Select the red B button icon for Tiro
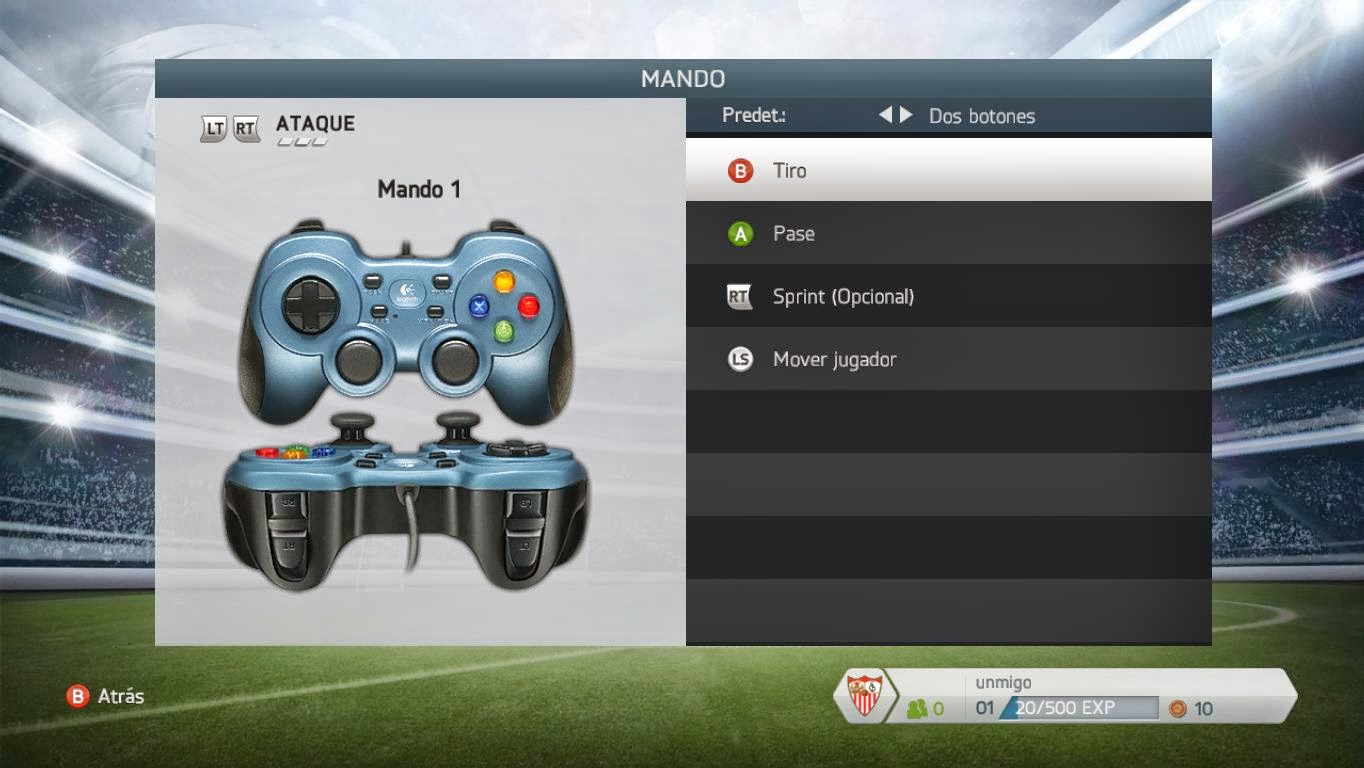The width and height of the screenshot is (1364, 768). click(739, 170)
